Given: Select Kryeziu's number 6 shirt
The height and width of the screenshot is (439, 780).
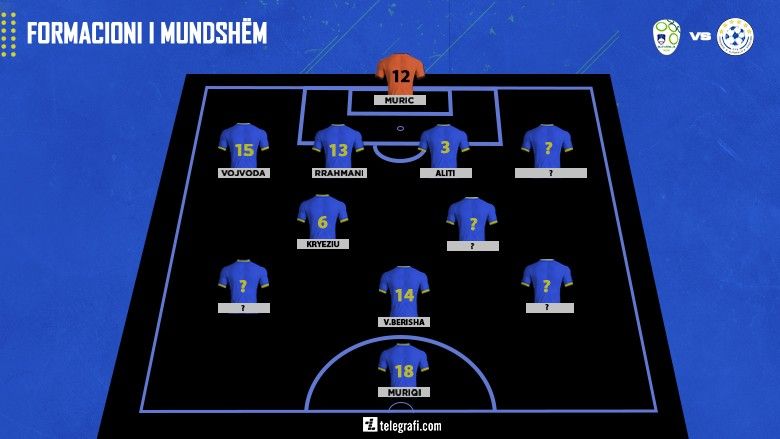Looking at the screenshot, I should (322, 217).
